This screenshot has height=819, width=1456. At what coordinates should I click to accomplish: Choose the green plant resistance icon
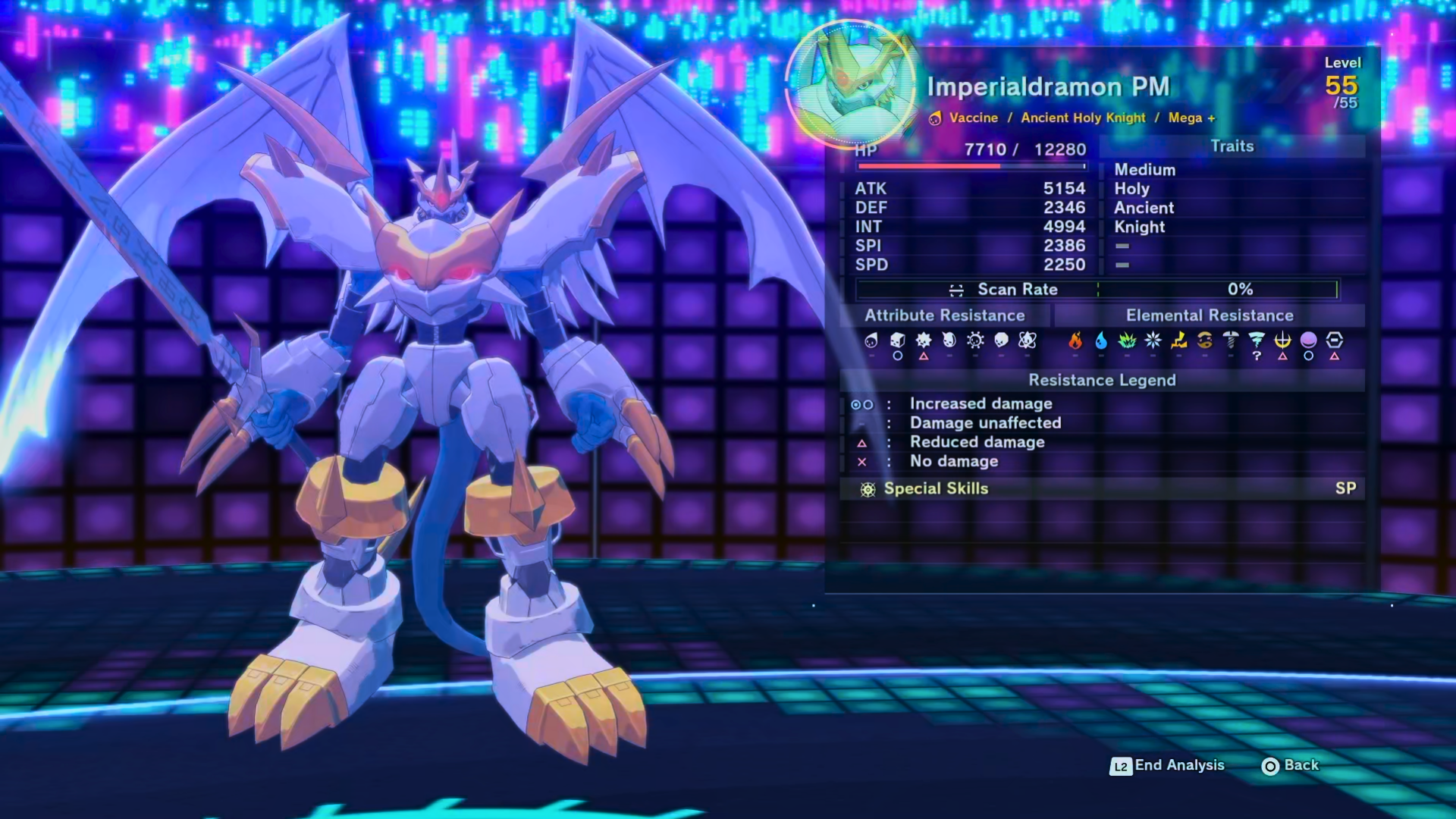1127,340
